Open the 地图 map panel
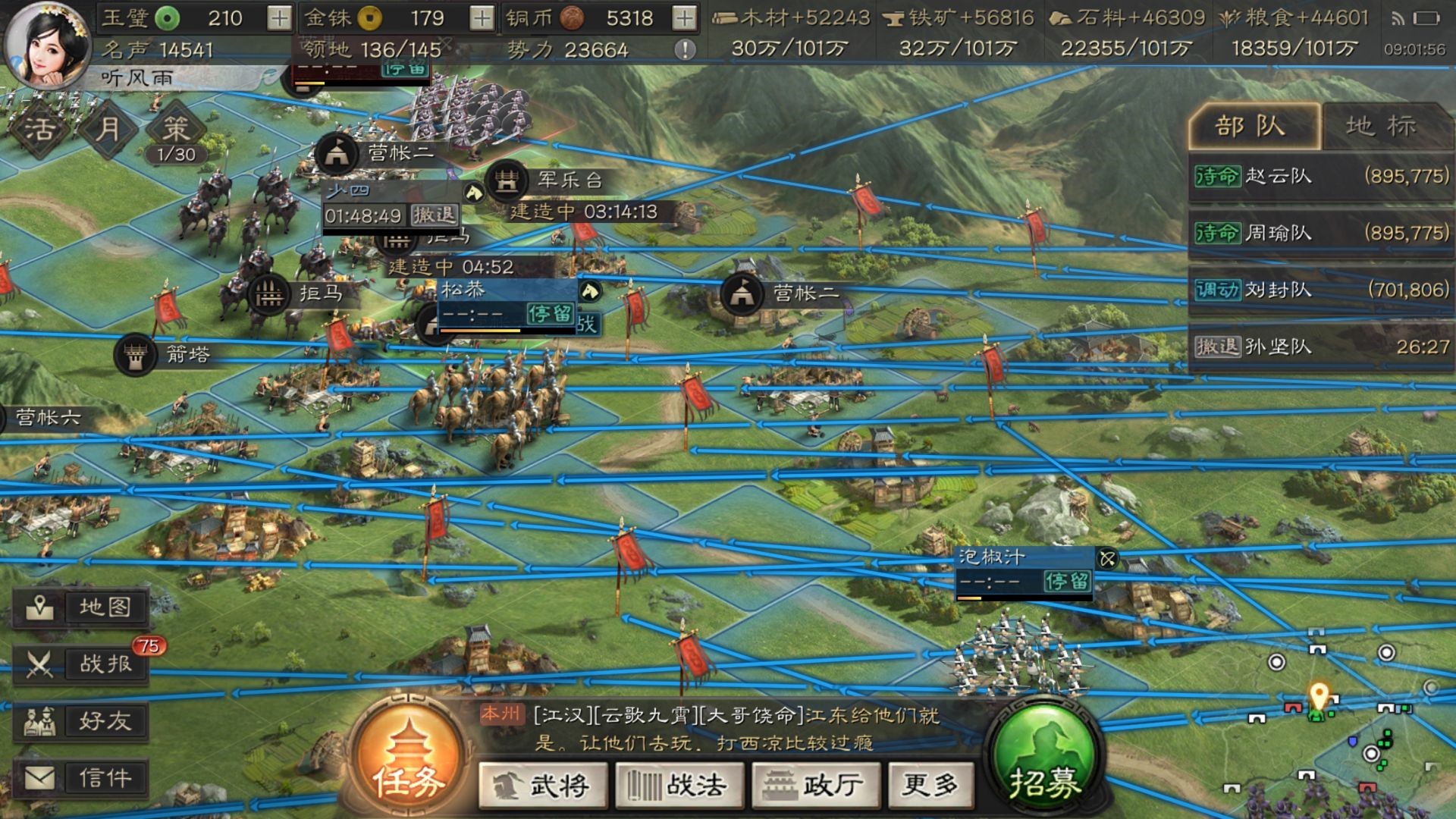The width and height of the screenshot is (1456, 819). (x=83, y=607)
